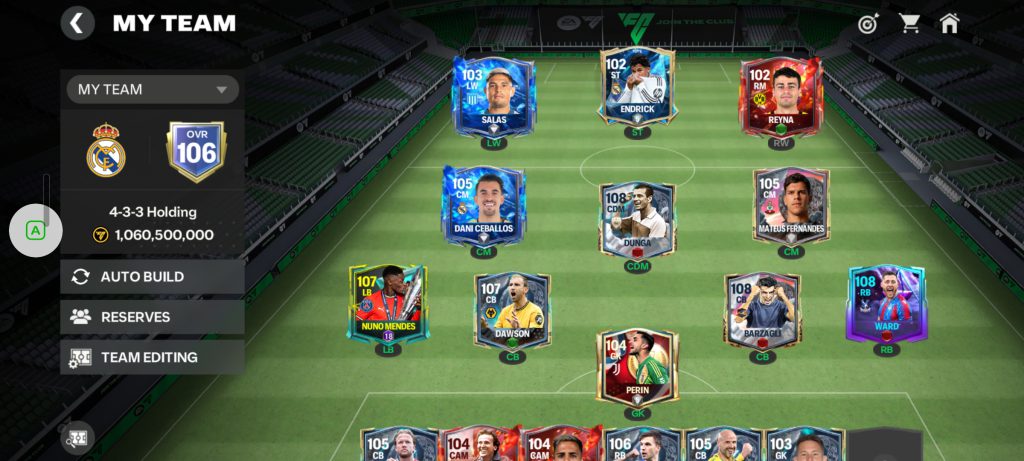Open TEAM EDITING options
Viewport: 1024px width, 461px height.
pyautogui.click(x=152, y=357)
